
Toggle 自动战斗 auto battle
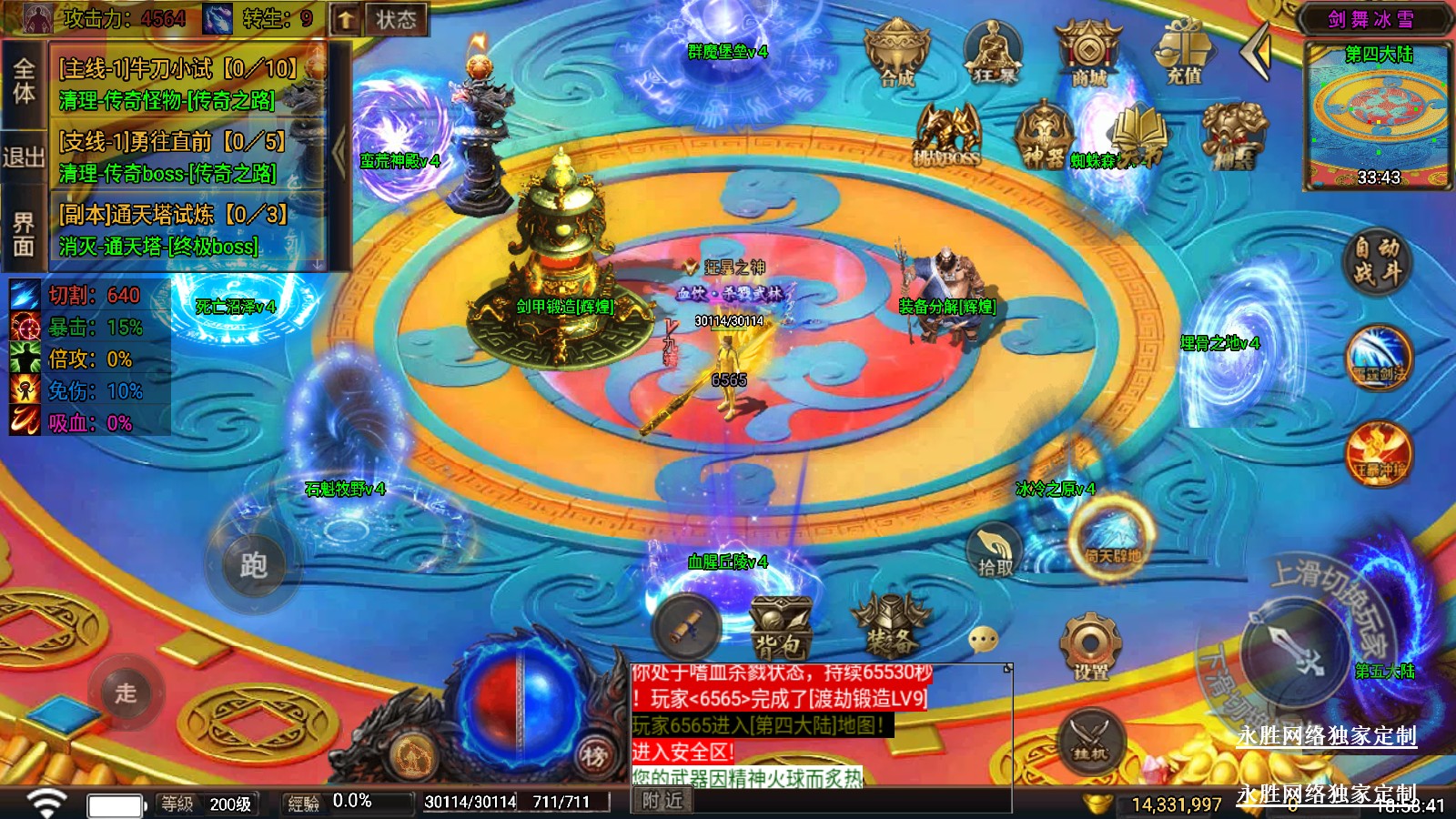pyautogui.click(x=1377, y=260)
